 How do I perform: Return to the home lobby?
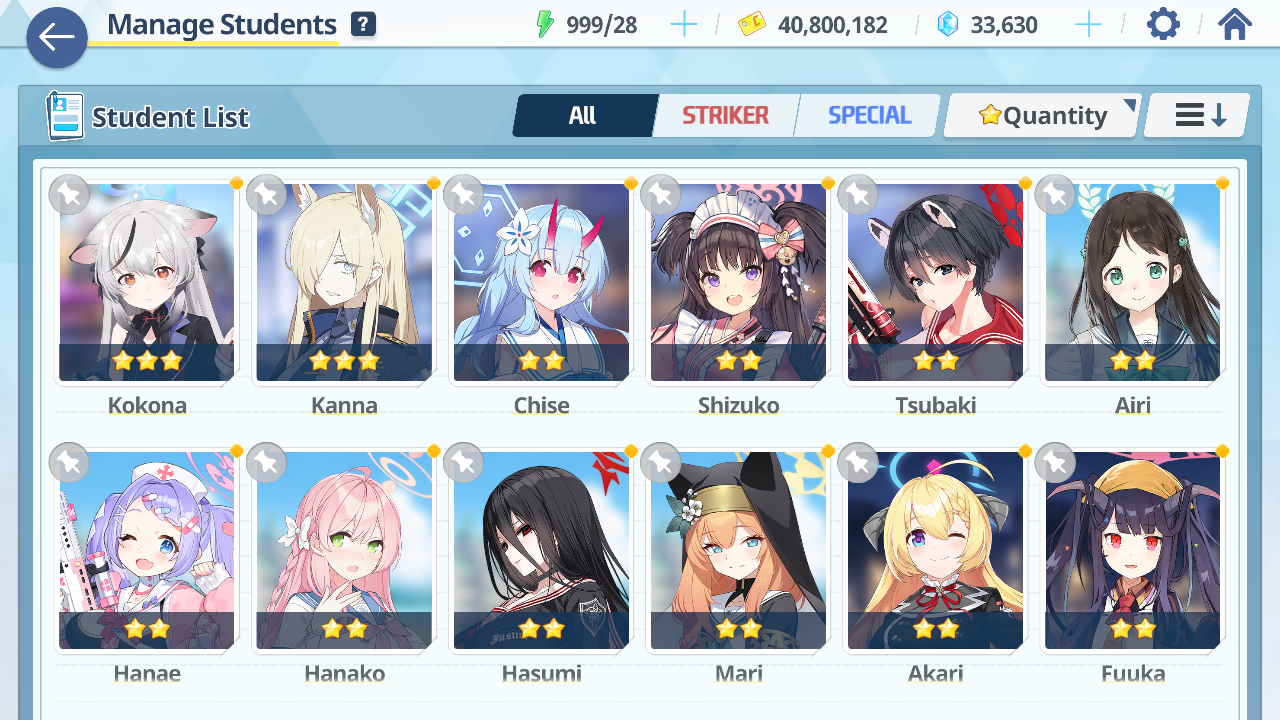click(1235, 24)
